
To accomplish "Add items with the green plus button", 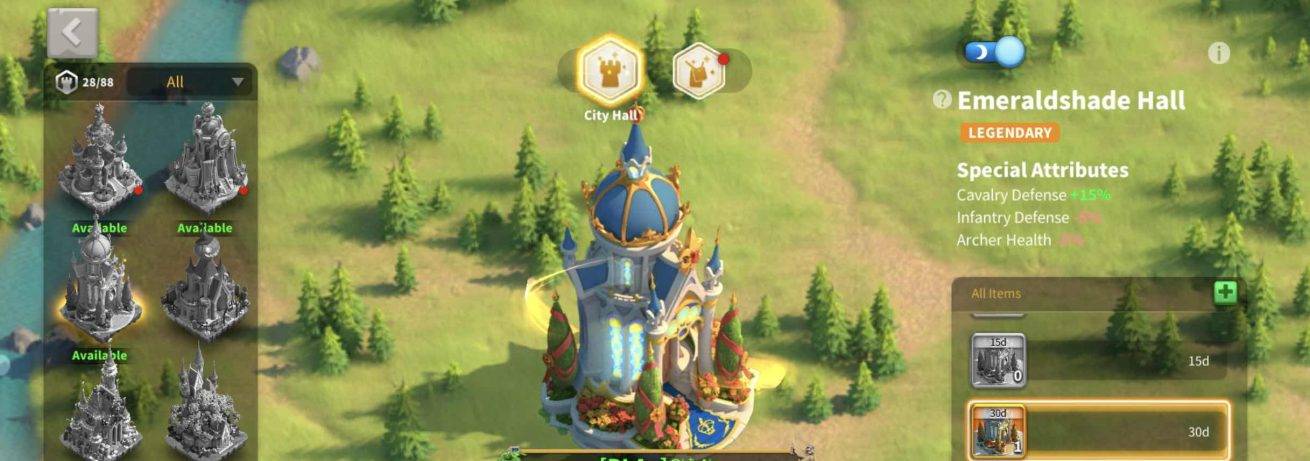I will (x=1225, y=293).
